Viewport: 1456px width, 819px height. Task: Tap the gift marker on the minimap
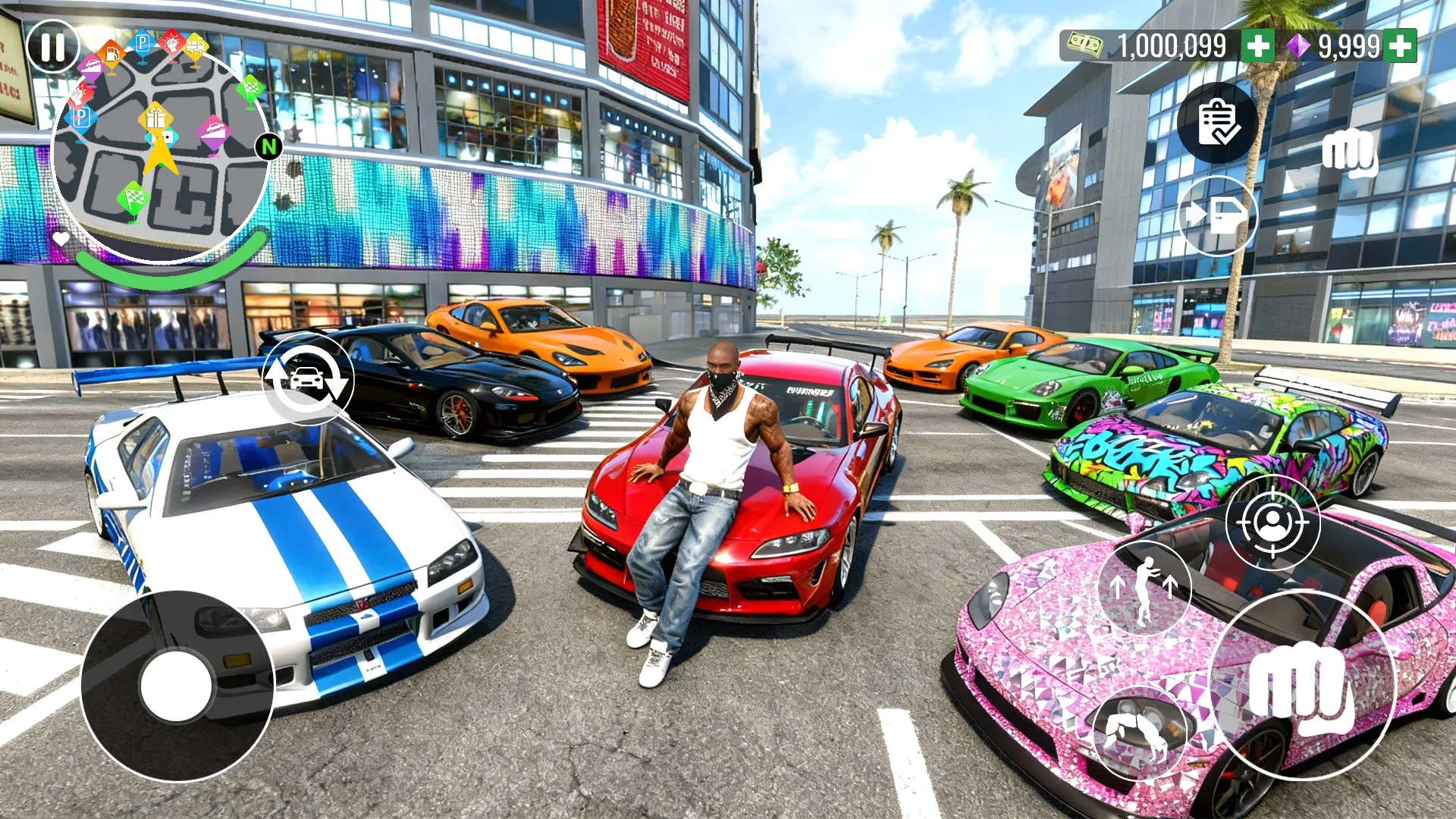tap(155, 119)
